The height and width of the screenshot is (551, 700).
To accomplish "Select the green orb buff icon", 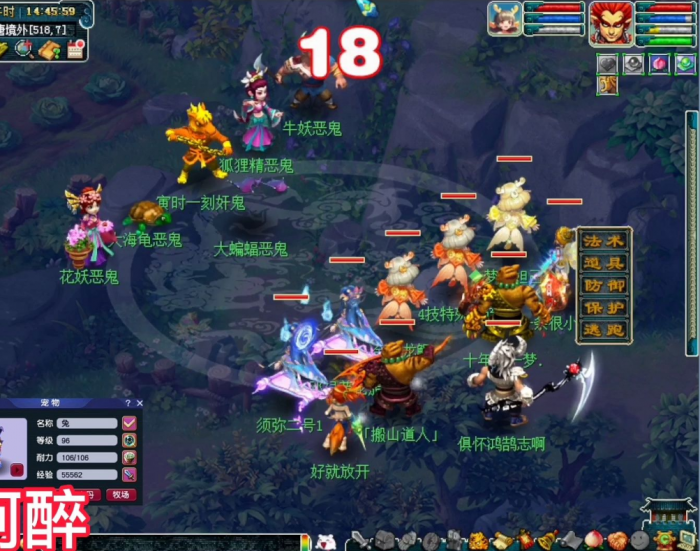I will pyautogui.click(x=683, y=64).
